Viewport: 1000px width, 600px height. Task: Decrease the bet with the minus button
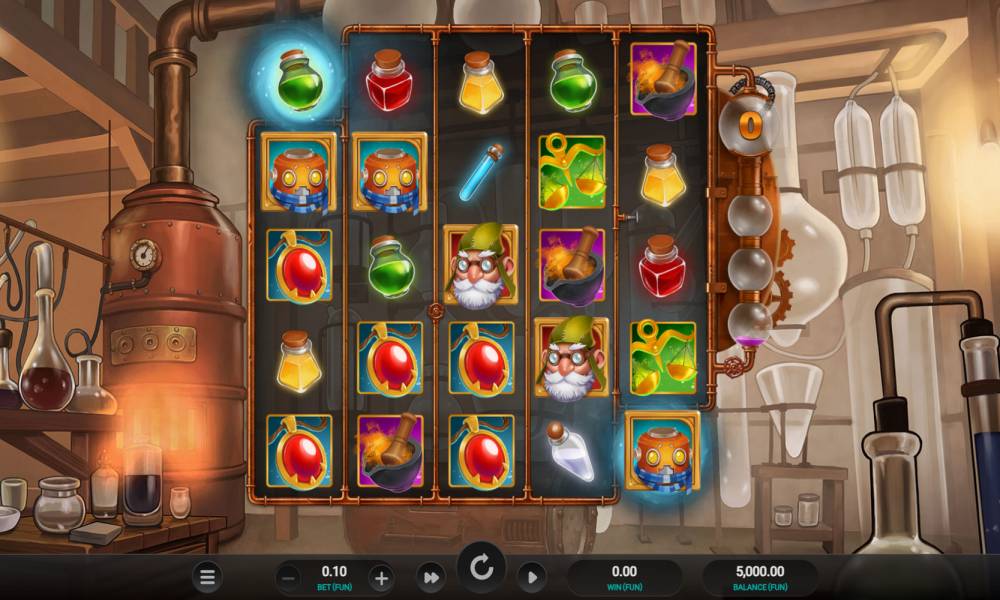(288, 577)
